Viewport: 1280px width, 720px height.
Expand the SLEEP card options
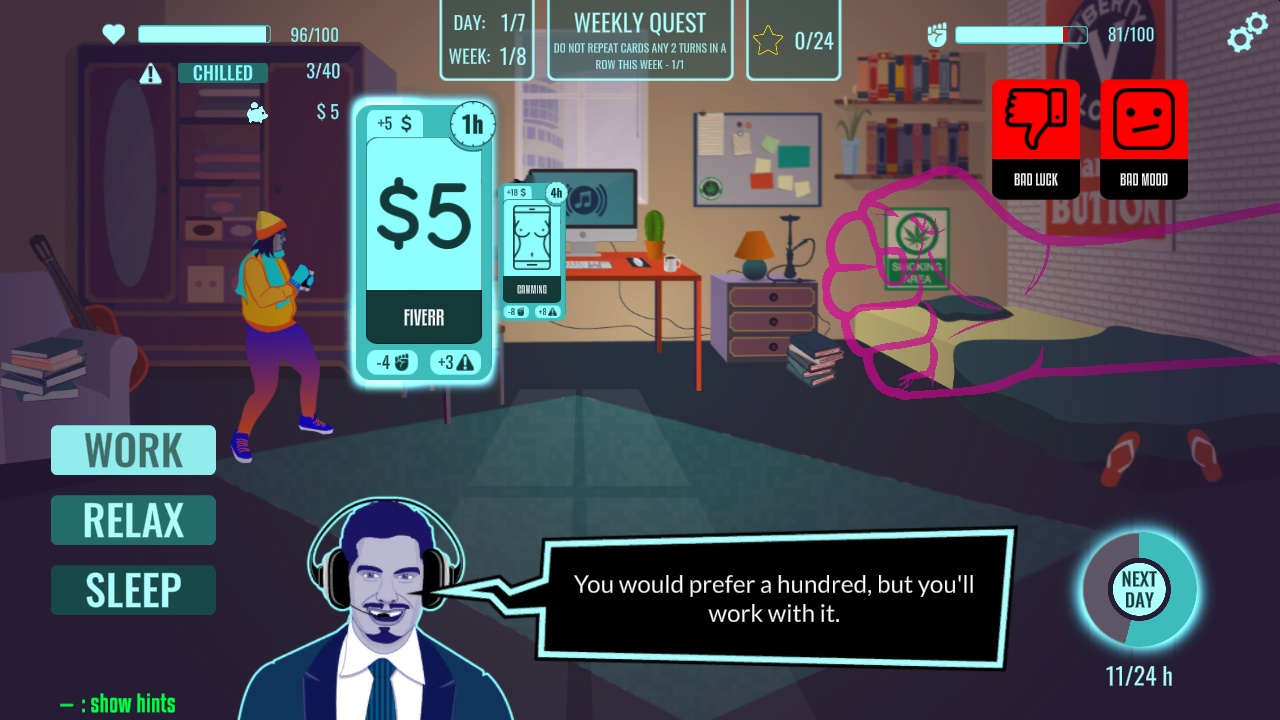[133, 590]
